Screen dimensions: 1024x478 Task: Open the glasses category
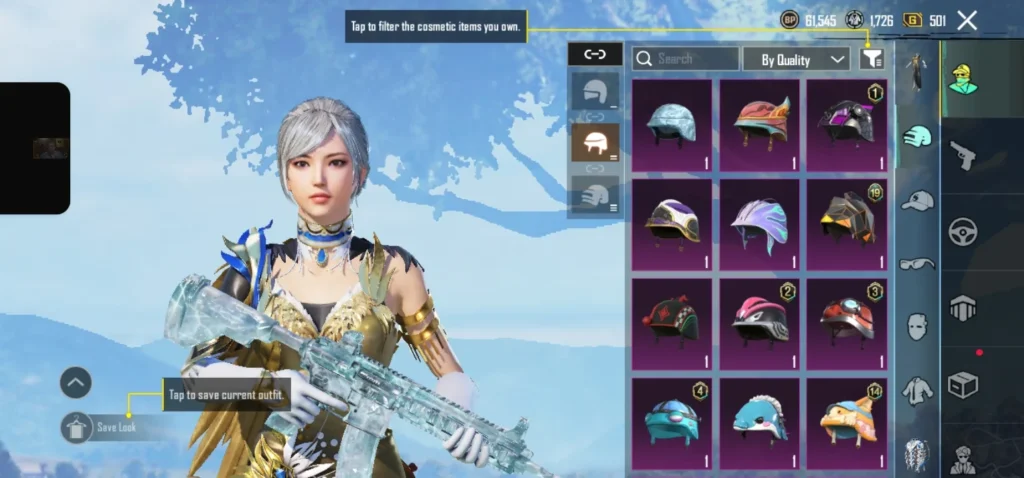coord(916,264)
